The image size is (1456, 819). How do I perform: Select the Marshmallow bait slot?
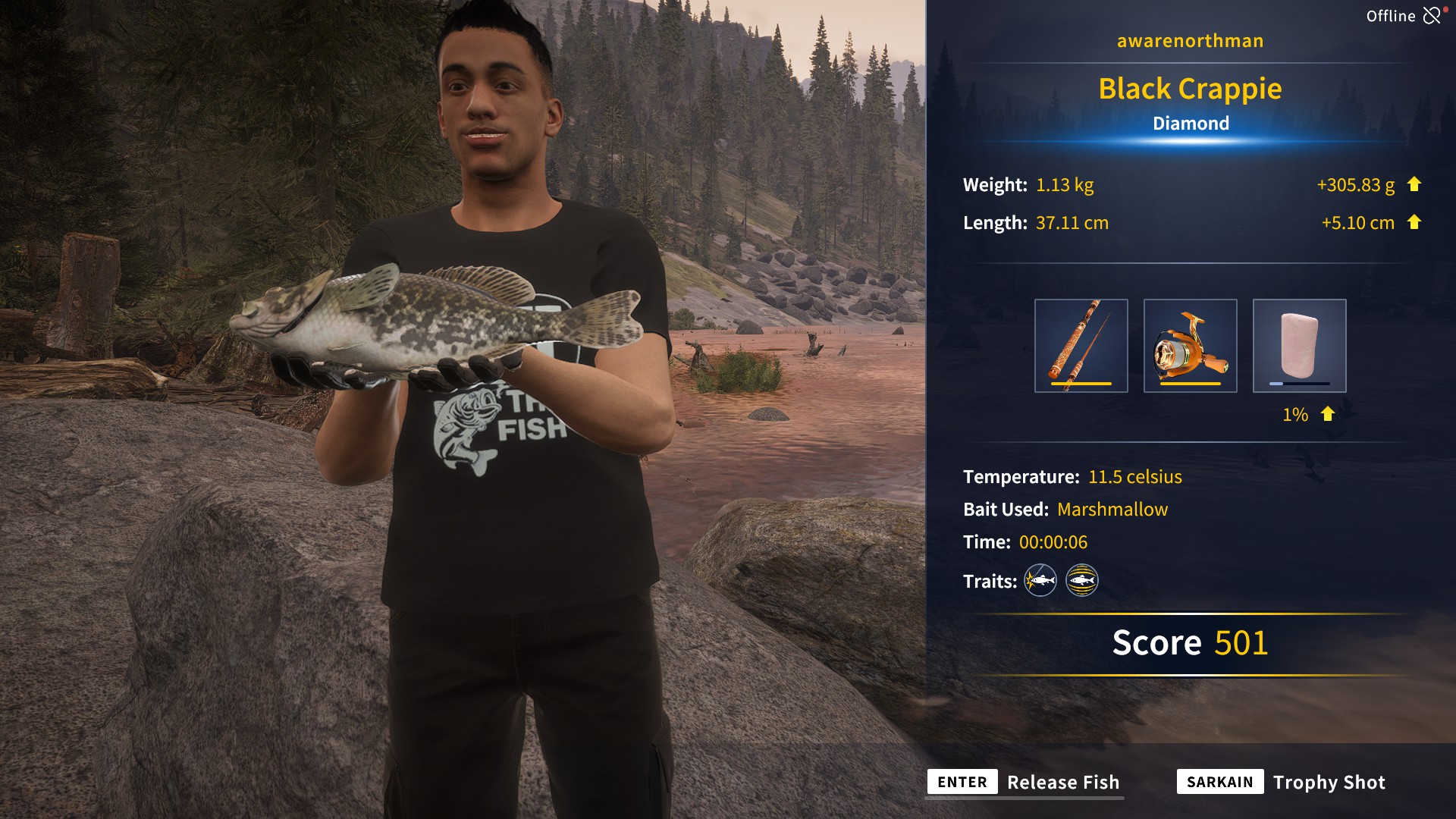(1299, 346)
